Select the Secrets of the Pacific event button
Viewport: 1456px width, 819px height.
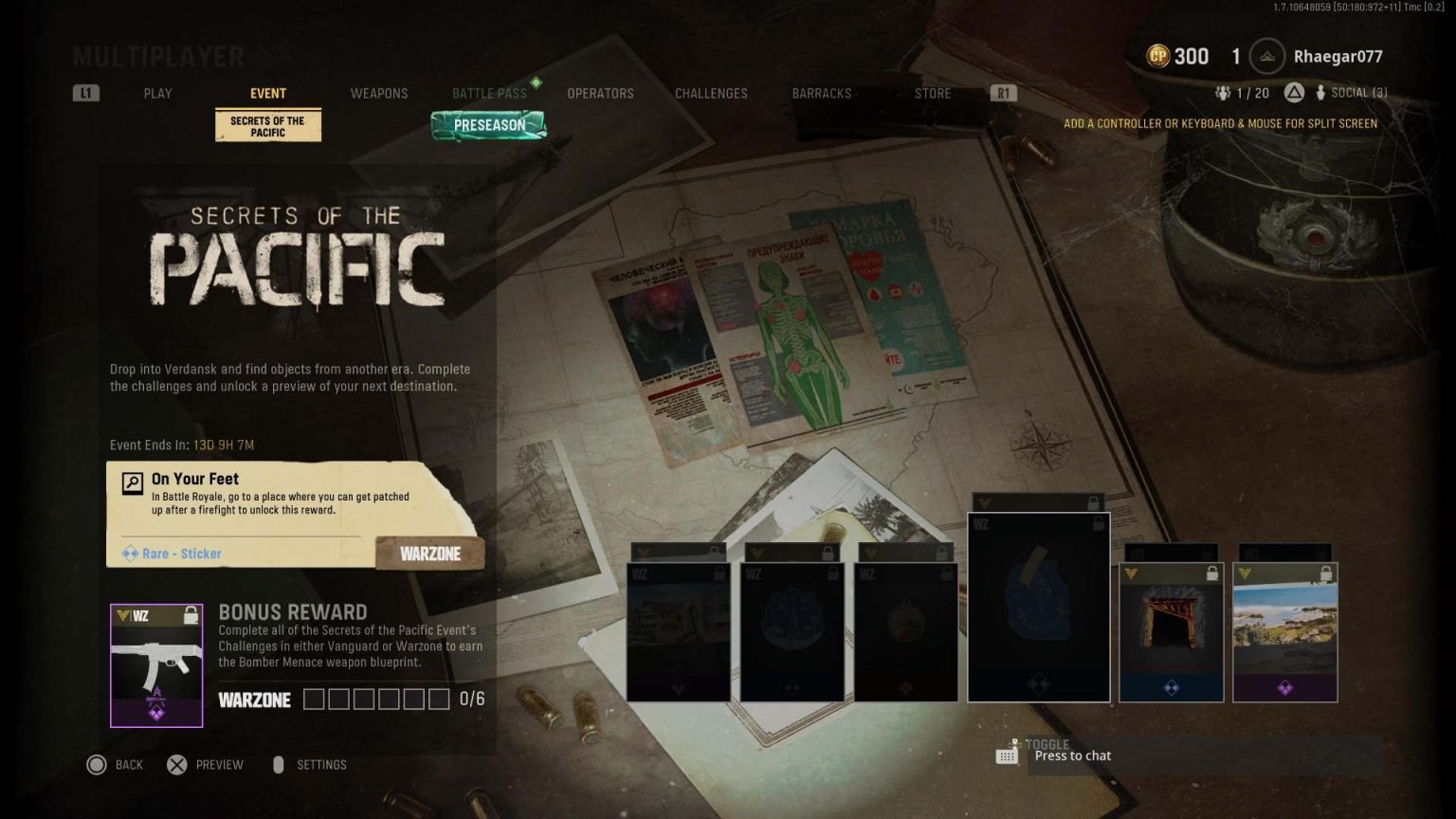(x=268, y=126)
